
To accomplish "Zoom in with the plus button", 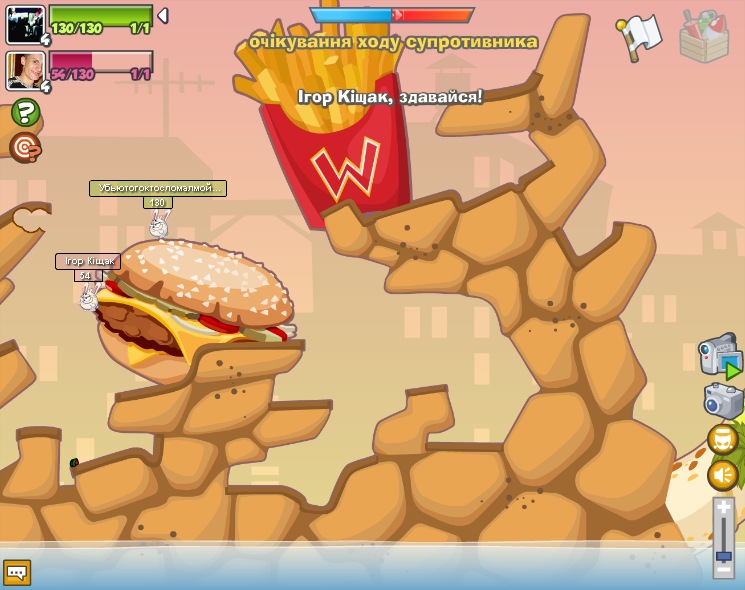I will pos(723,508).
